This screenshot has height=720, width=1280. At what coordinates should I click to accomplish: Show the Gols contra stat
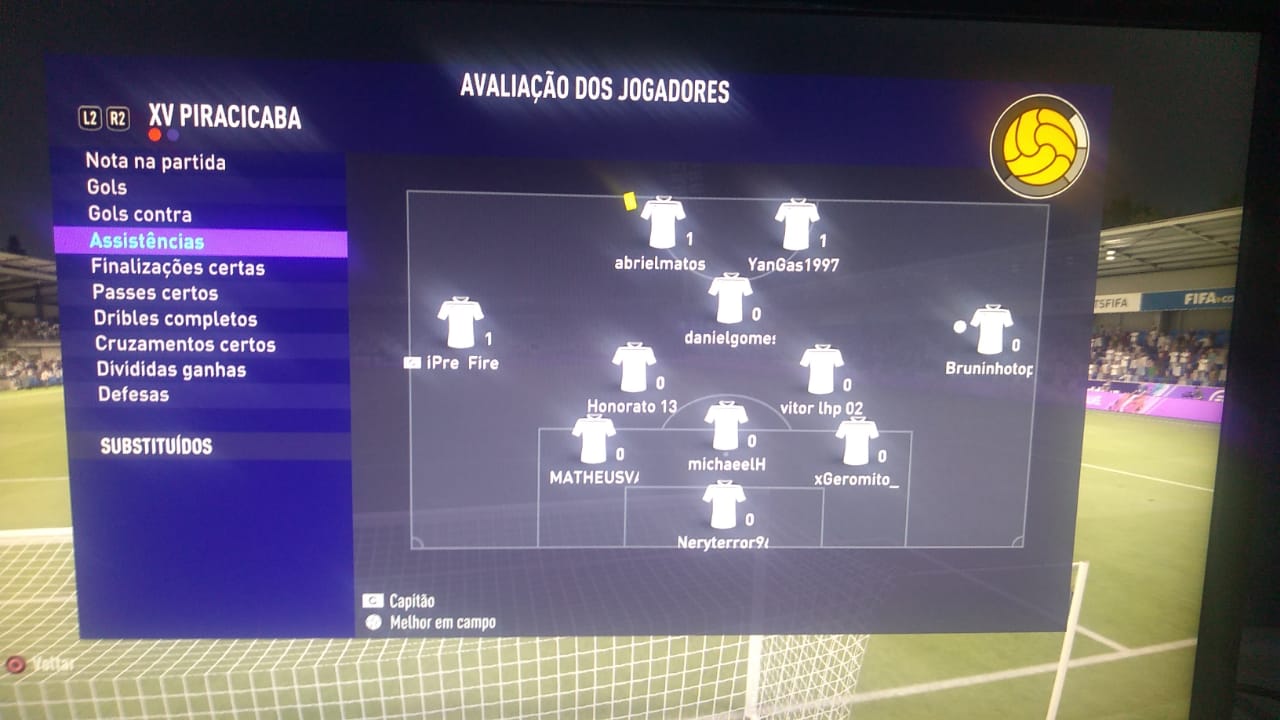pos(139,214)
